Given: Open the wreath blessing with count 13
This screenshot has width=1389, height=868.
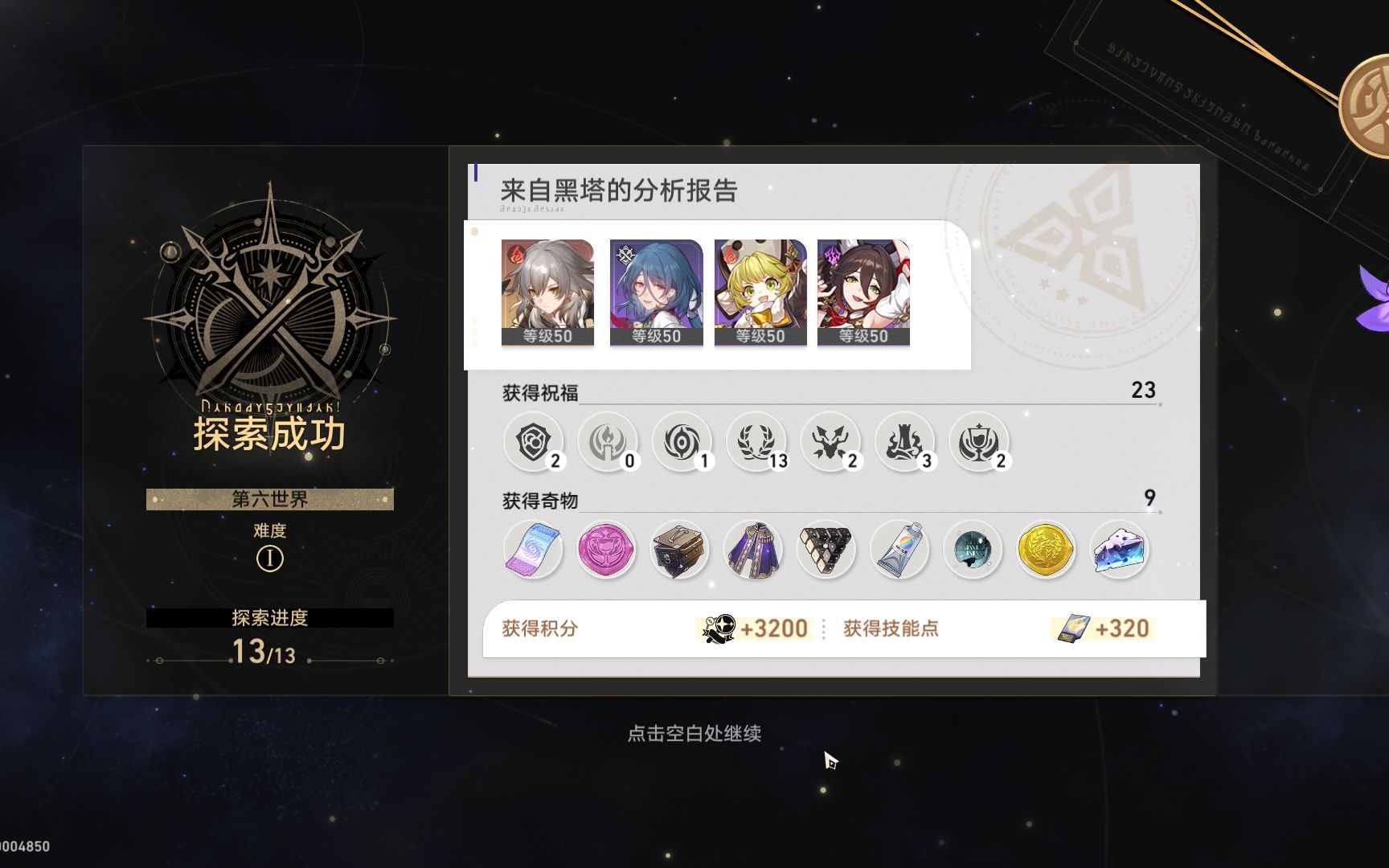Looking at the screenshot, I should pos(756,442).
